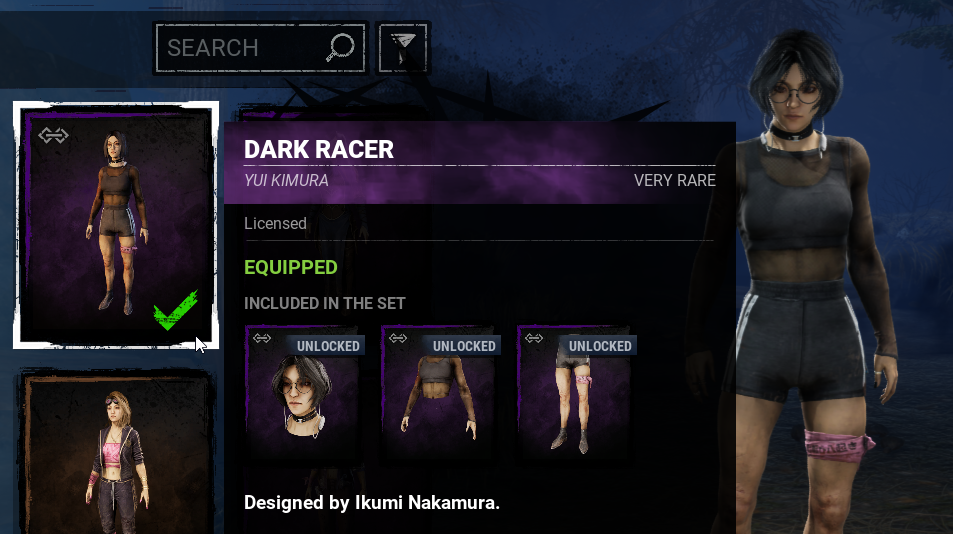Select the unlocked head piece with glasses

[x=303, y=392]
